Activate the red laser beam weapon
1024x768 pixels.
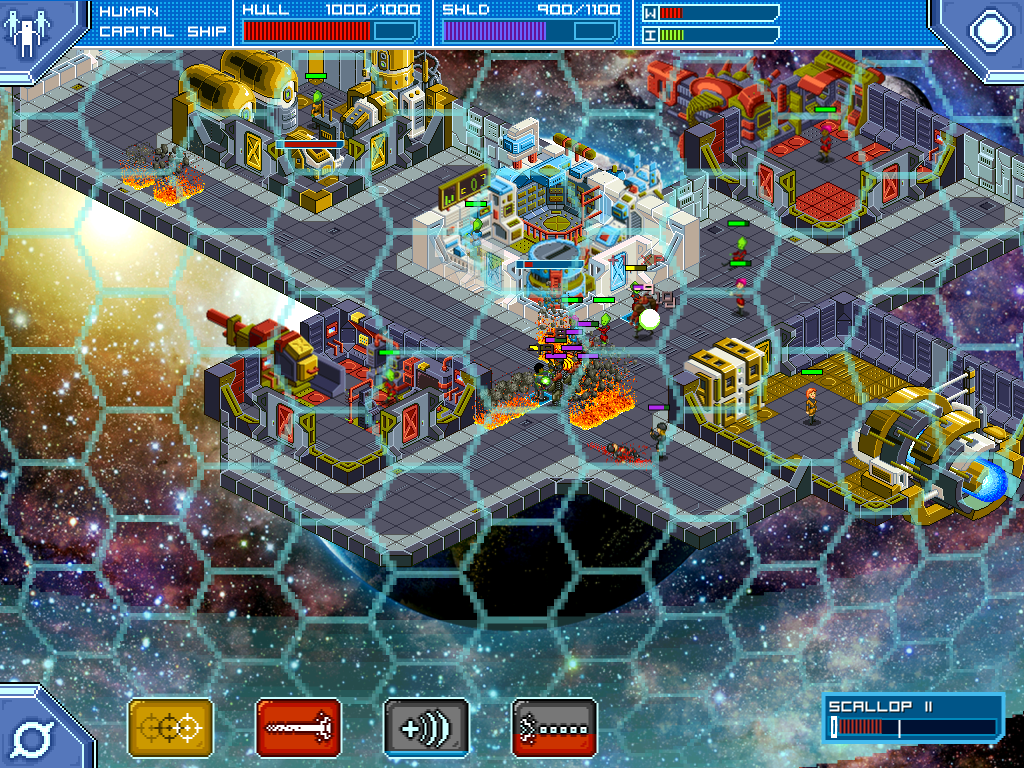tap(298, 729)
